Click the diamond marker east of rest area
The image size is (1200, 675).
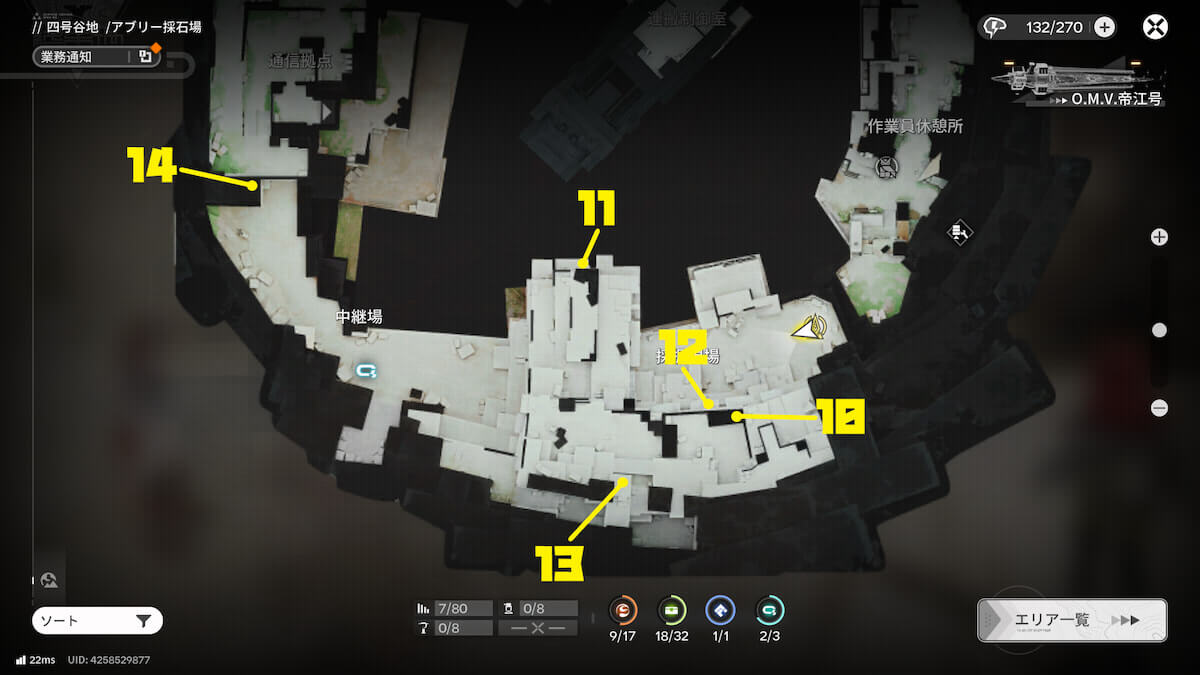[x=960, y=233]
